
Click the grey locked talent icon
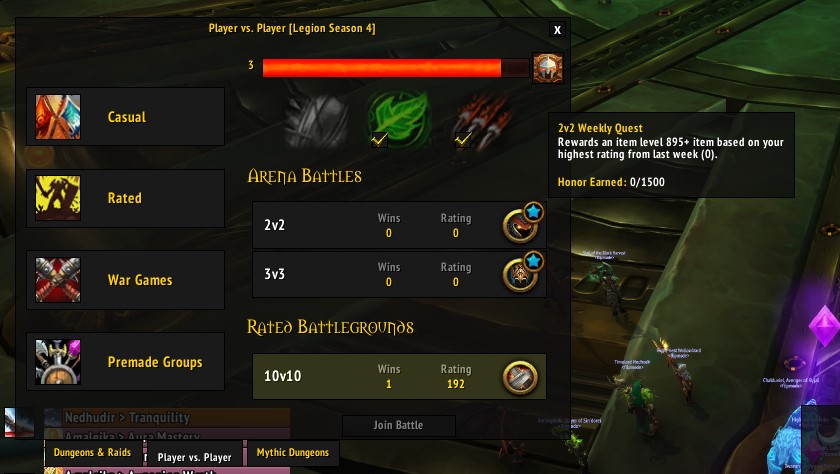point(316,119)
